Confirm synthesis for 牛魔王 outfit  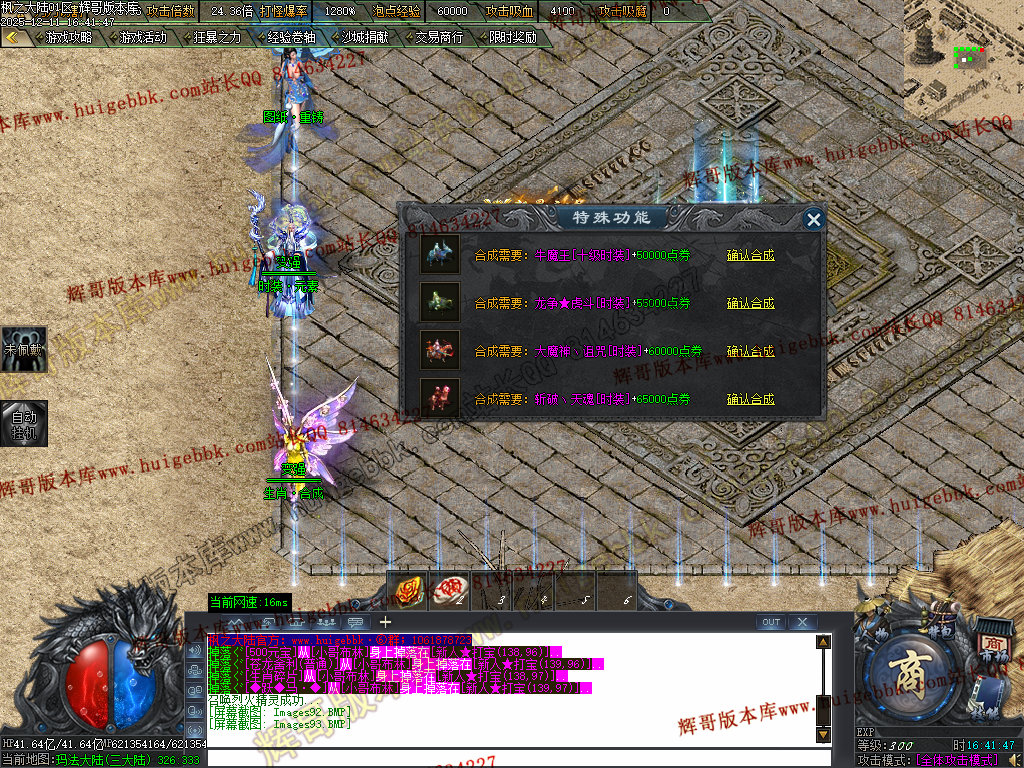[x=750, y=256]
